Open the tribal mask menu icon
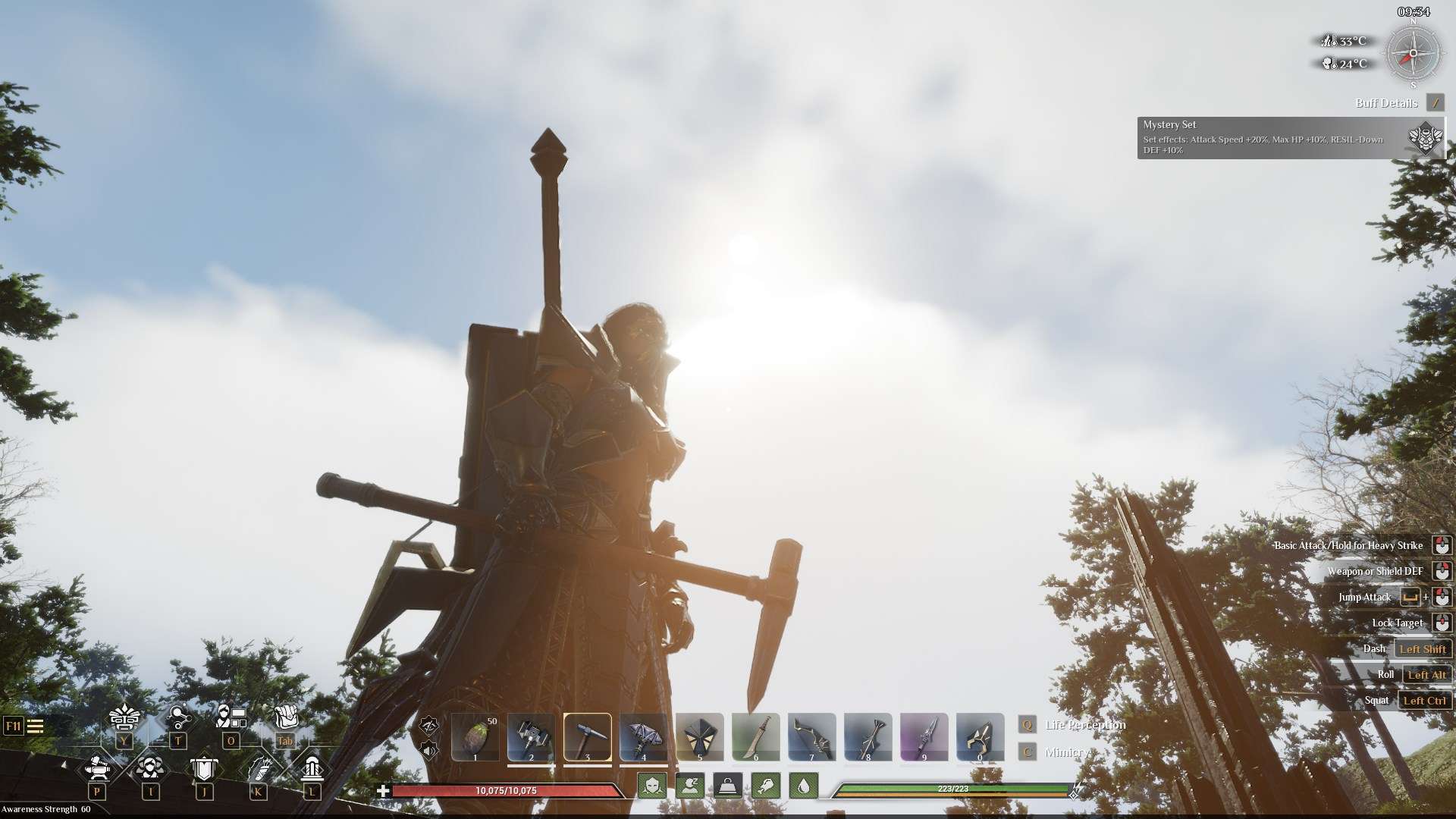Viewport: 1456px width, 819px height. (x=124, y=717)
